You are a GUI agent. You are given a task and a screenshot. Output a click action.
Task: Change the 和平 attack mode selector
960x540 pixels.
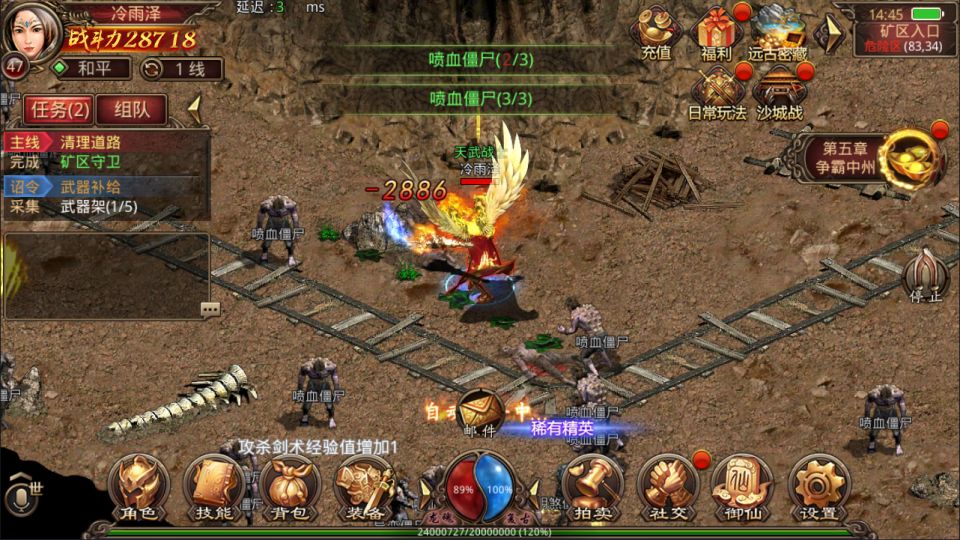coord(92,69)
